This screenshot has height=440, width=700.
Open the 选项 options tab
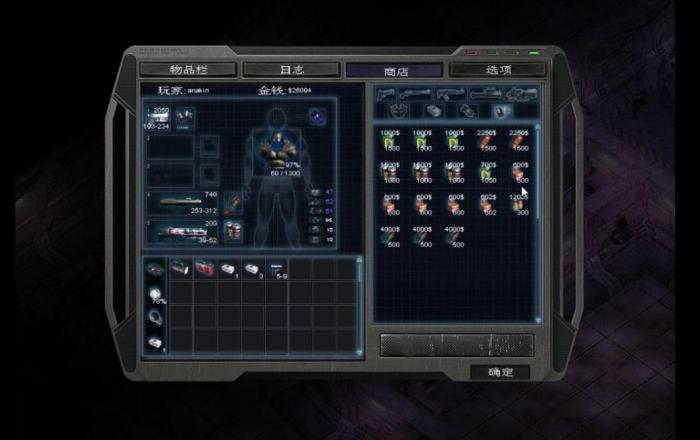(x=497, y=70)
